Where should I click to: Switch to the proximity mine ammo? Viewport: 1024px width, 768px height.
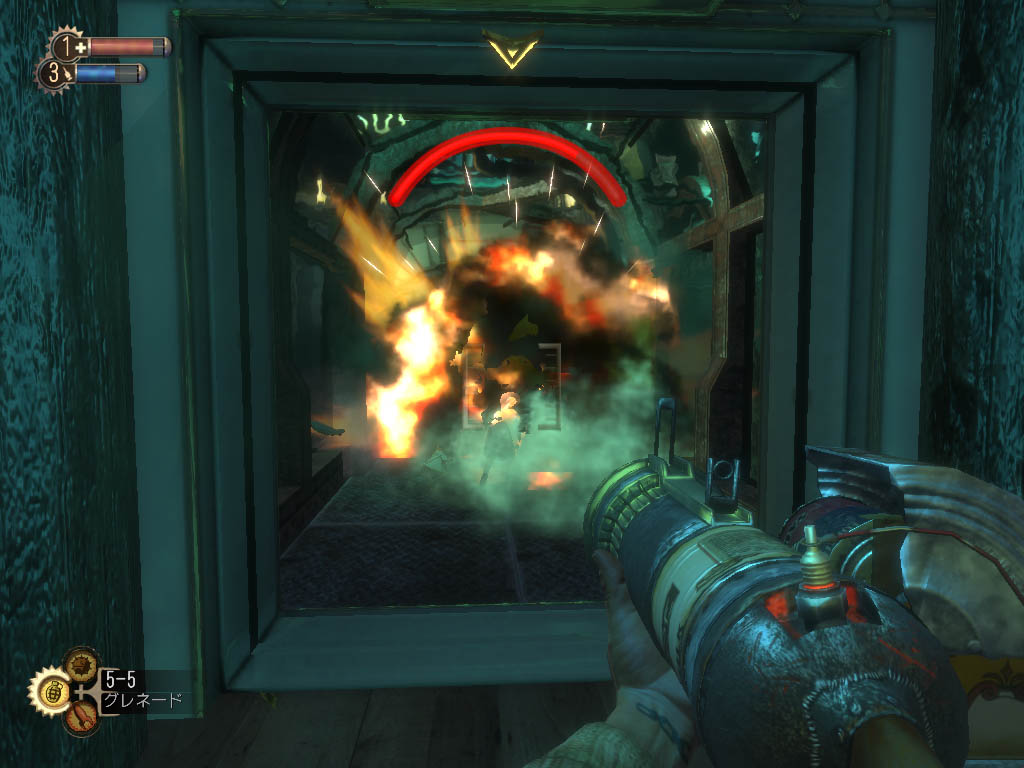click(81, 665)
